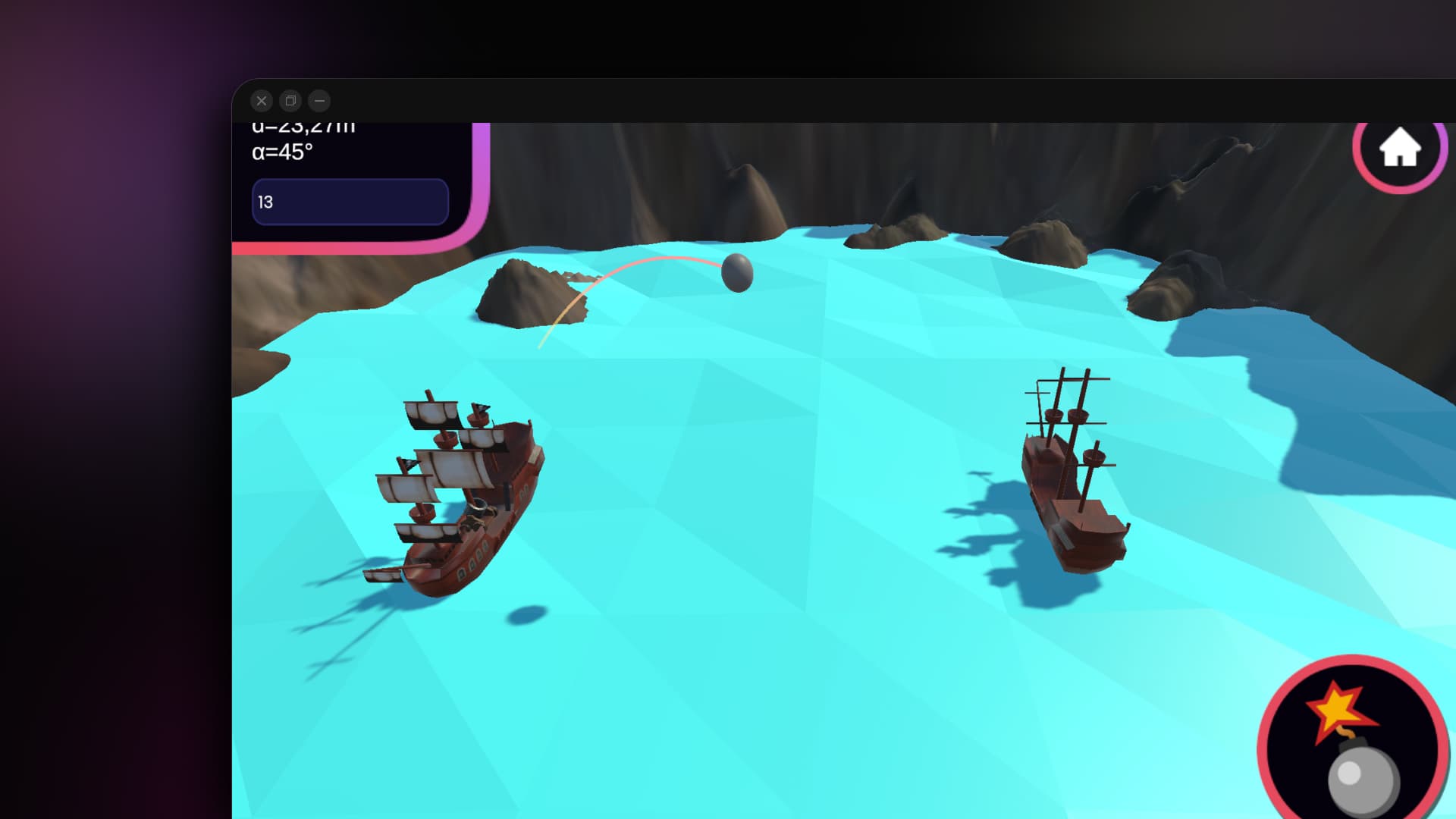Click the window restore button
This screenshot has height=819, width=1456.
click(290, 101)
